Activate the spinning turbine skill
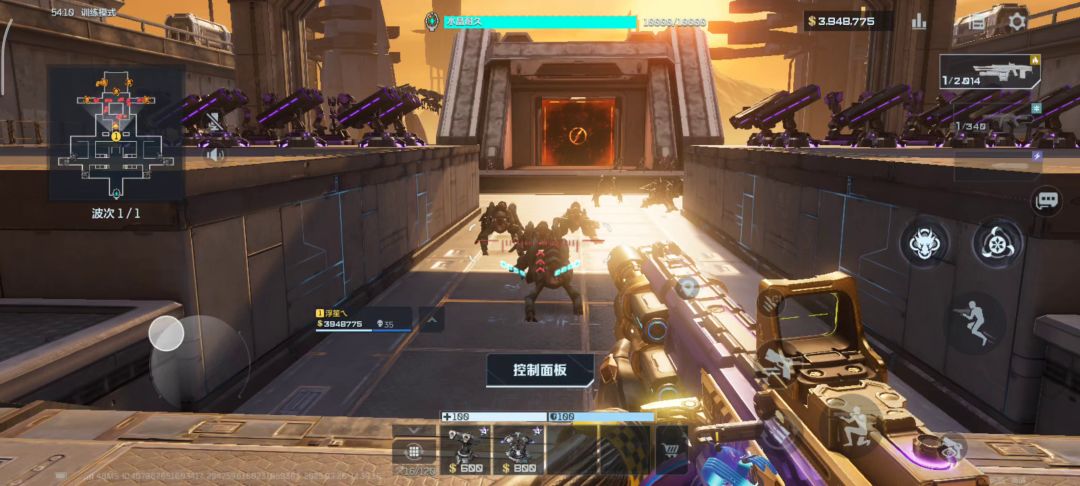1080x486 pixels. coord(997,243)
